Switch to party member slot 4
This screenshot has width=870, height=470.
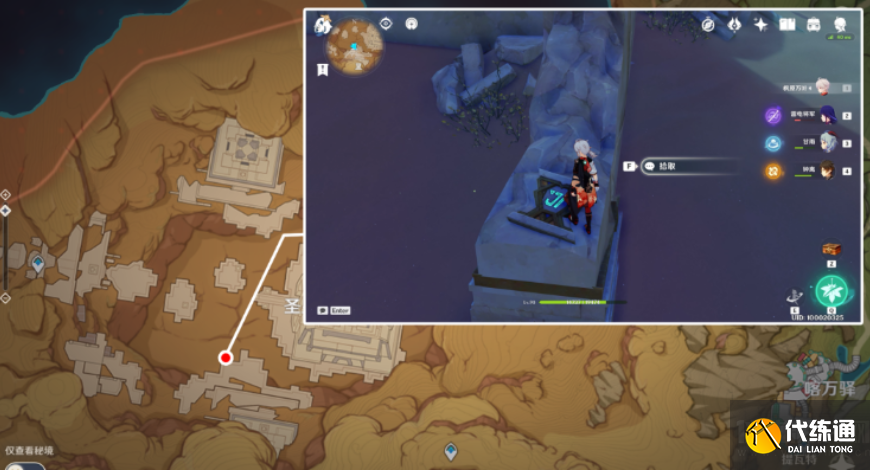coord(827,171)
